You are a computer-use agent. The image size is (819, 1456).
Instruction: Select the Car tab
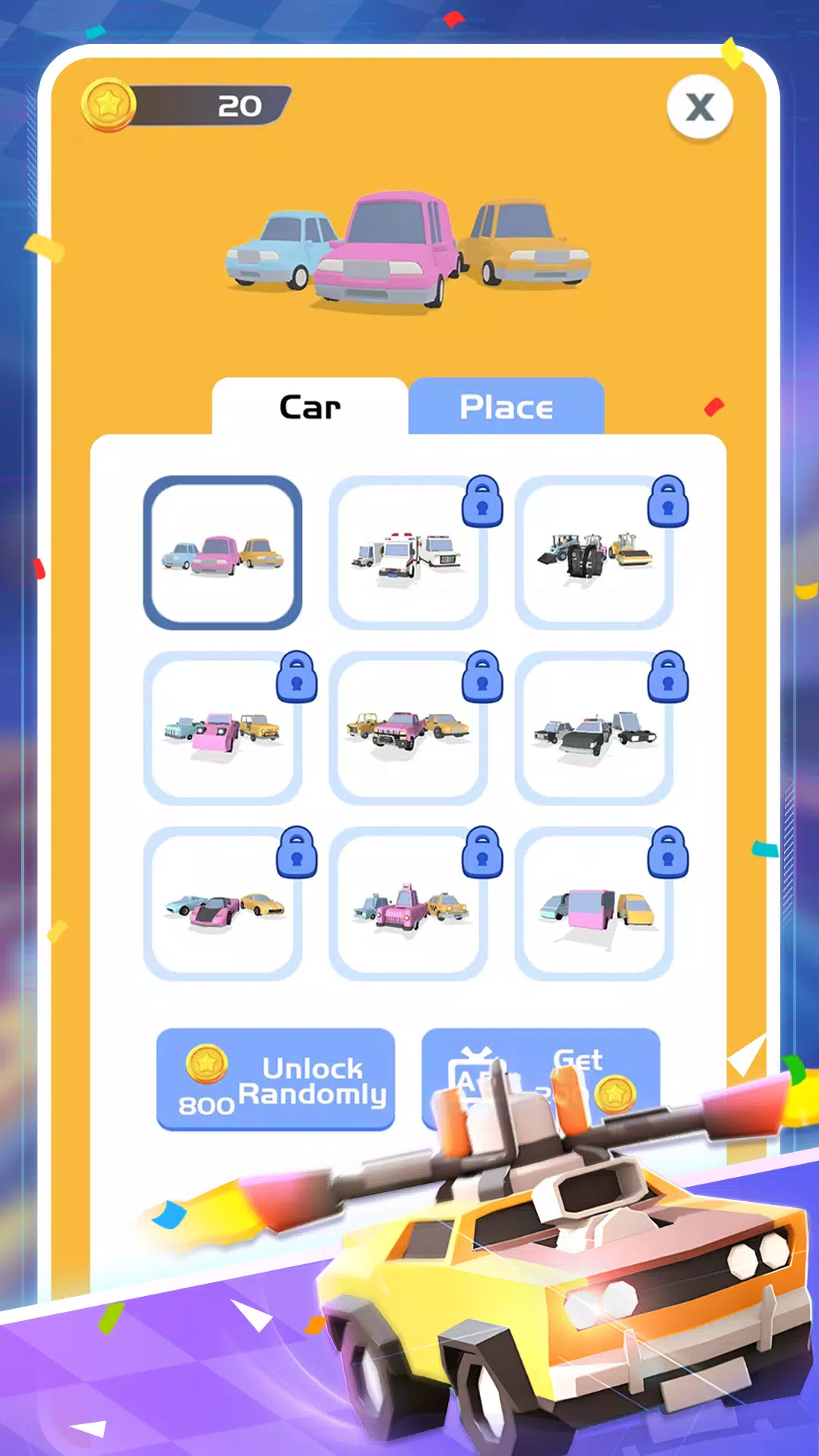tap(309, 407)
